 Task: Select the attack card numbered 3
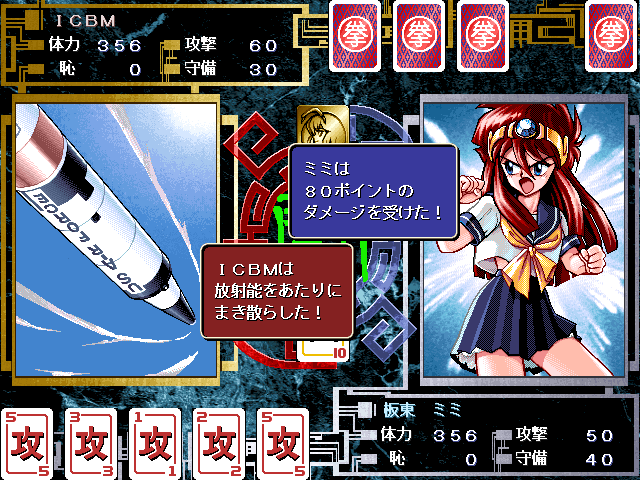pyautogui.click(x=89, y=442)
